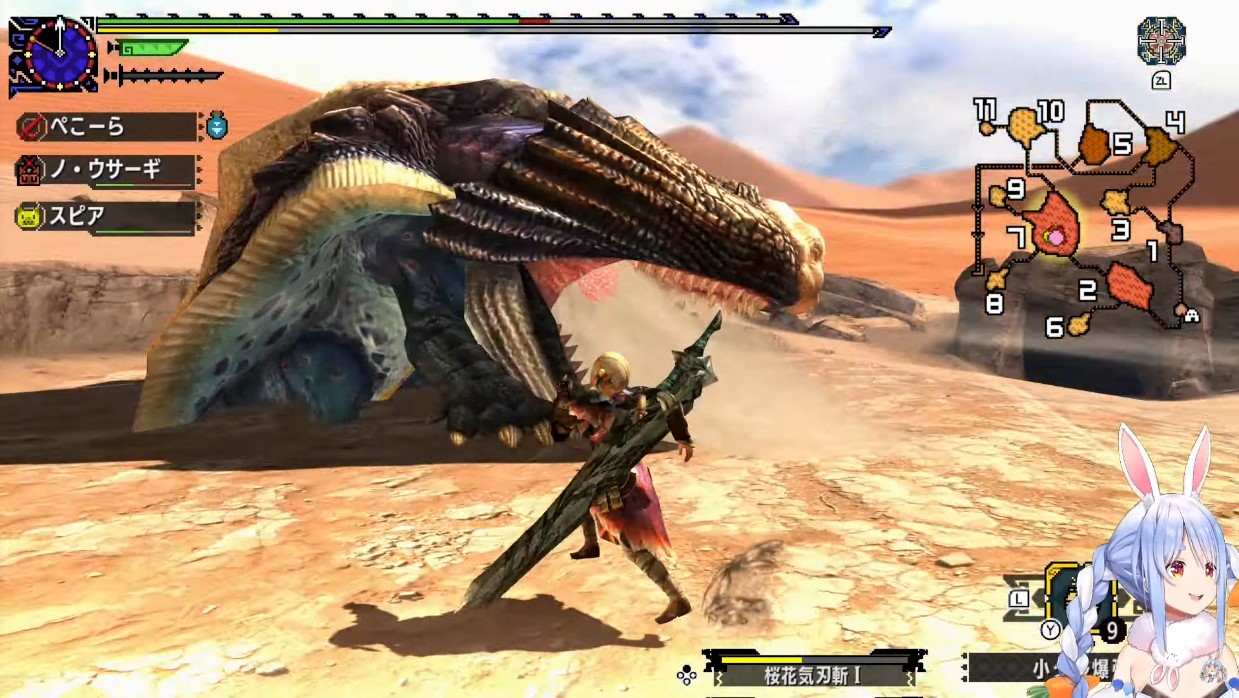Choose area 4 on the minimap
1239x698 pixels.
pos(1160,146)
